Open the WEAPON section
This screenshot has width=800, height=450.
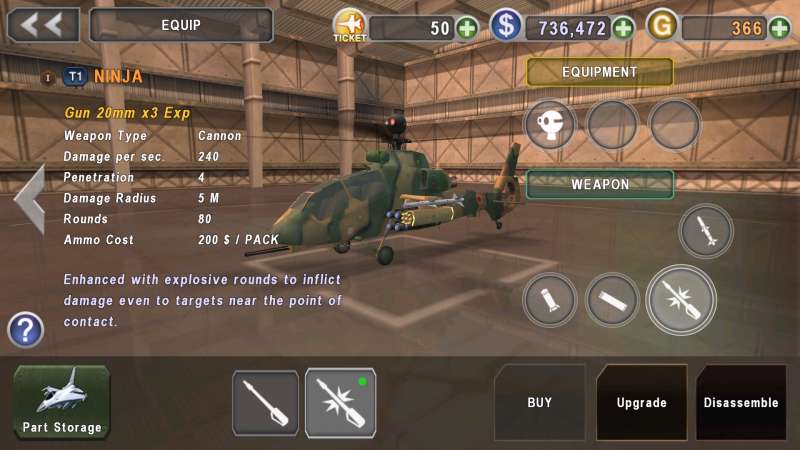click(600, 185)
